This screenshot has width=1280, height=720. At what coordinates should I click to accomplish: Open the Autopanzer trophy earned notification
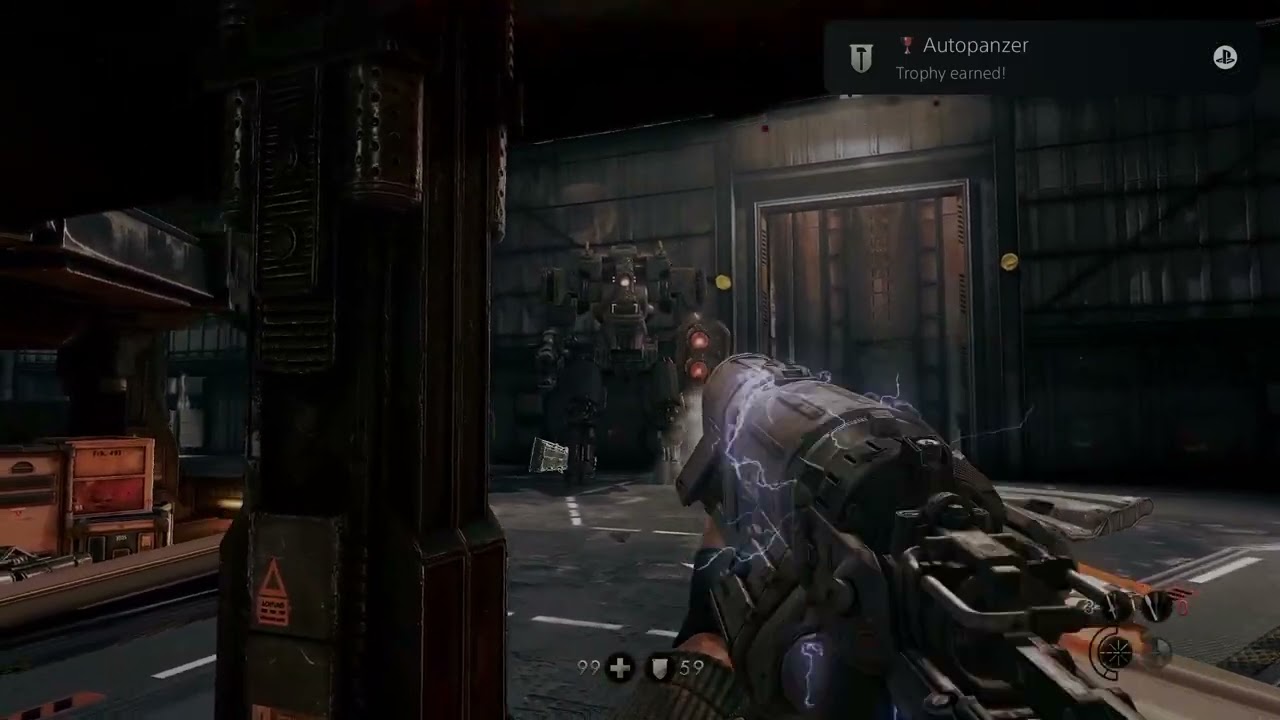[x=1040, y=58]
